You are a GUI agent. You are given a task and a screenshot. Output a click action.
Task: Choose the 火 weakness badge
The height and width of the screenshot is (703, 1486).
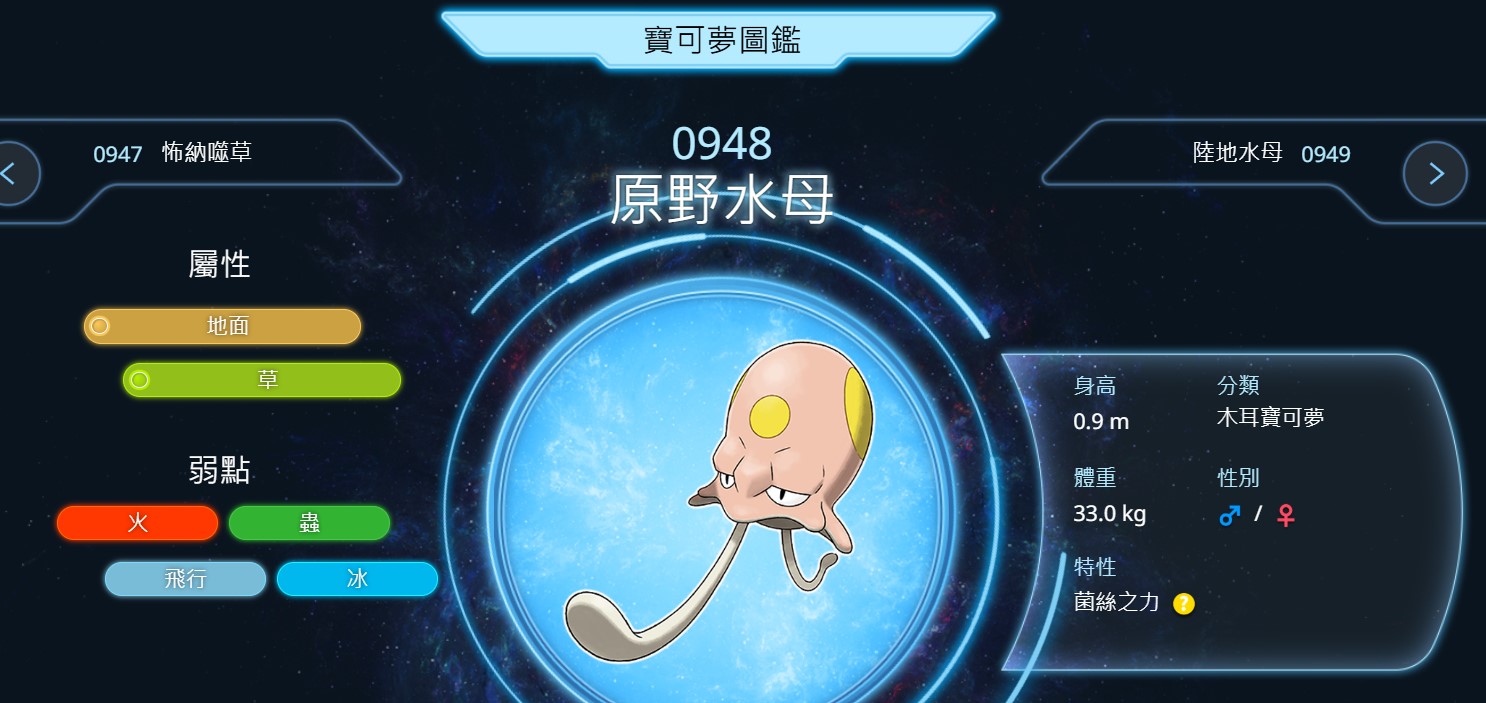click(137, 523)
